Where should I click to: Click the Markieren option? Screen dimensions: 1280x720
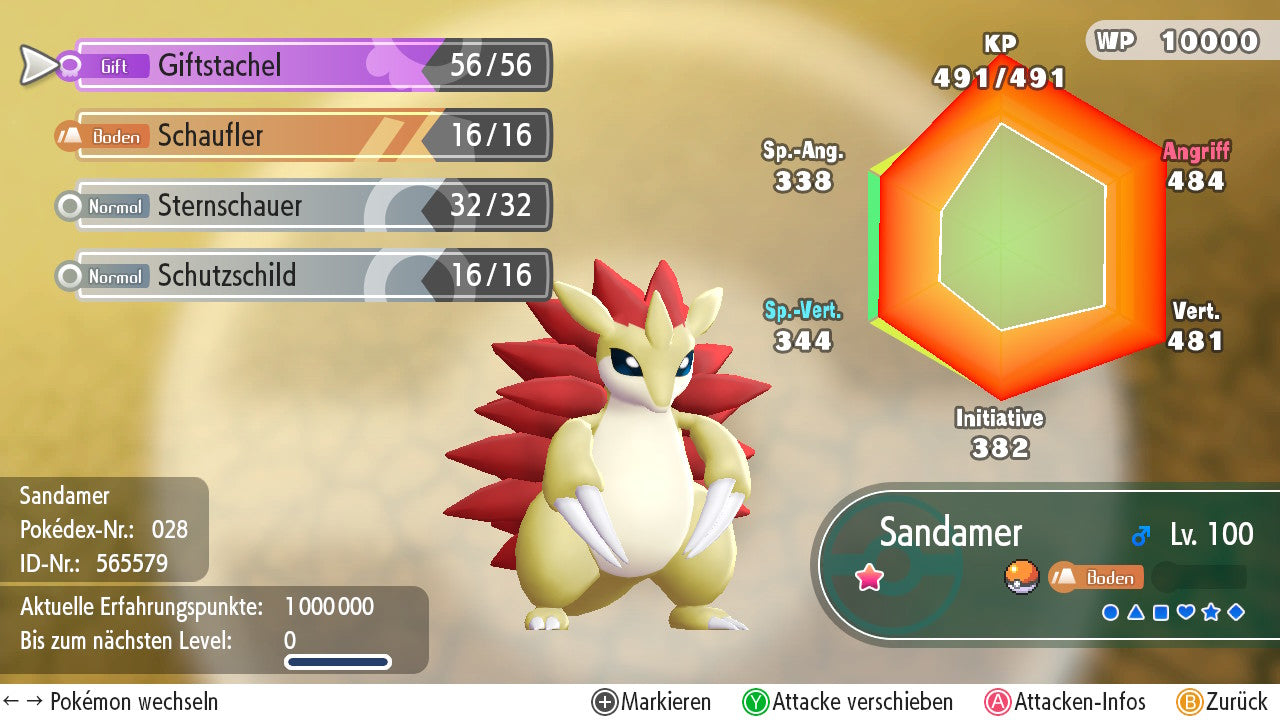pos(652,702)
